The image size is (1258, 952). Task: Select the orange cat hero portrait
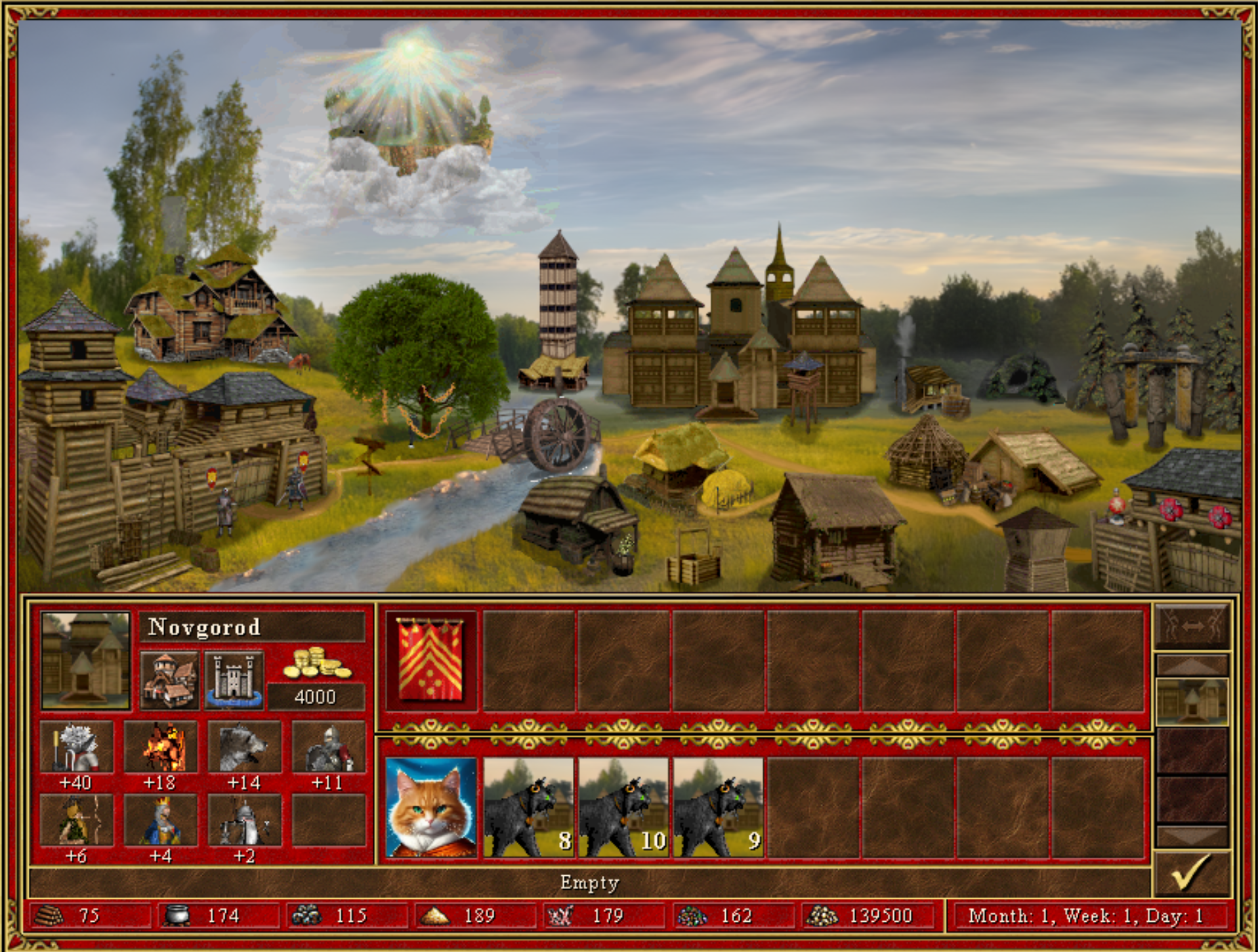[430, 808]
